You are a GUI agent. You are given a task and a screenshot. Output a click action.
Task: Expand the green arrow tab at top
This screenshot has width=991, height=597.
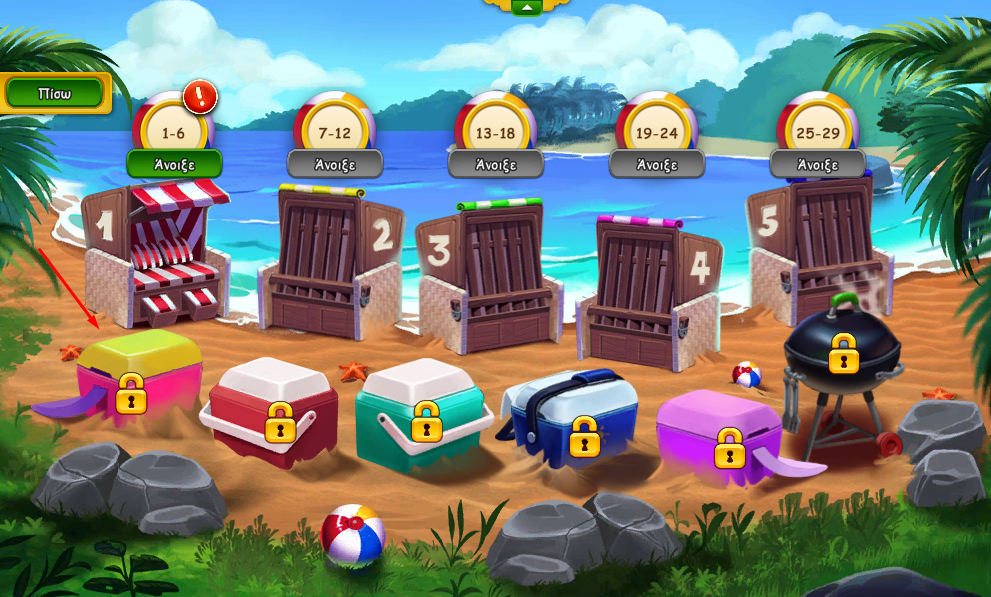pyautogui.click(x=526, y=7)
